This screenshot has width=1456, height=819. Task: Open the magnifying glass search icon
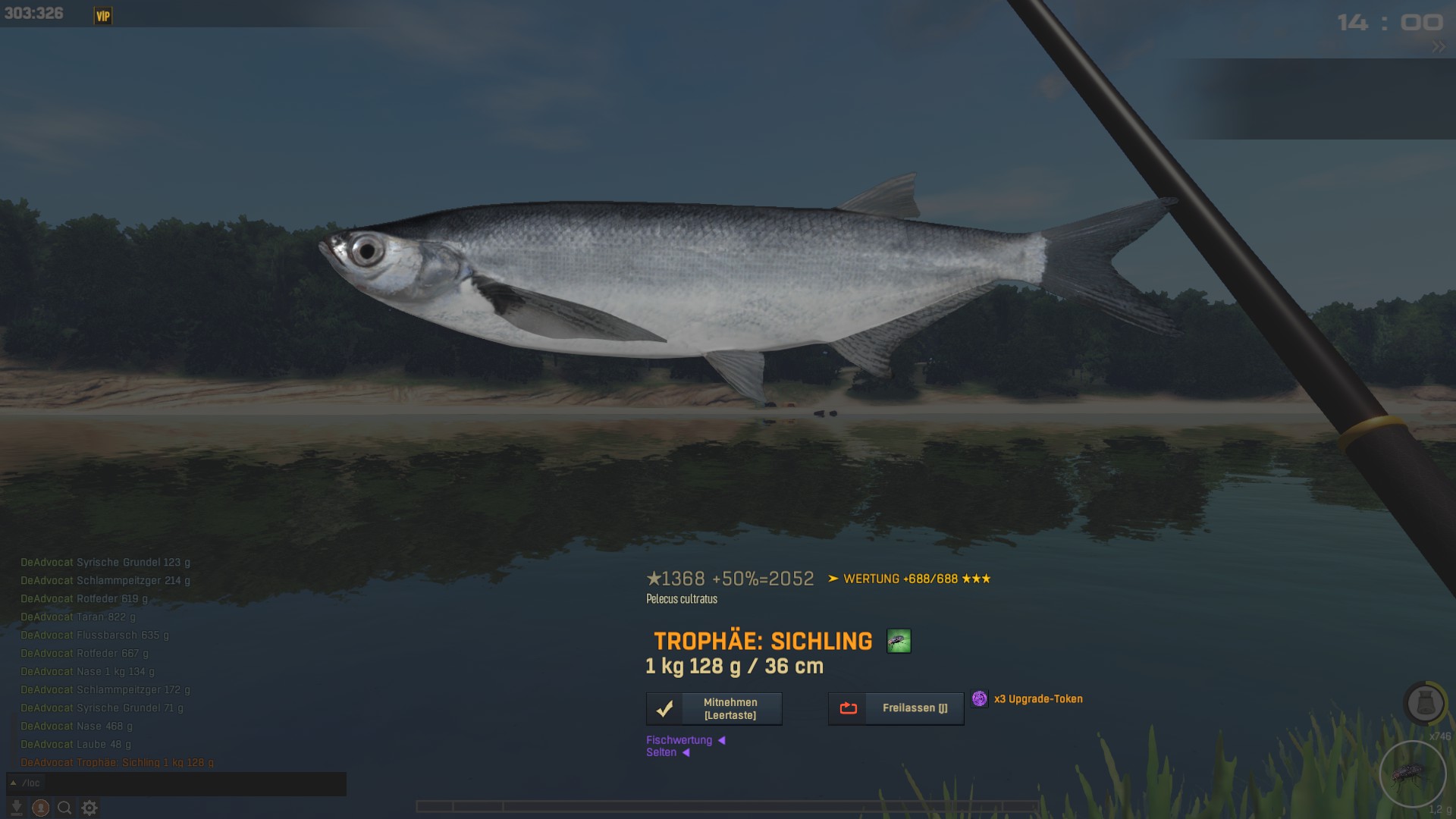point(65,808)
